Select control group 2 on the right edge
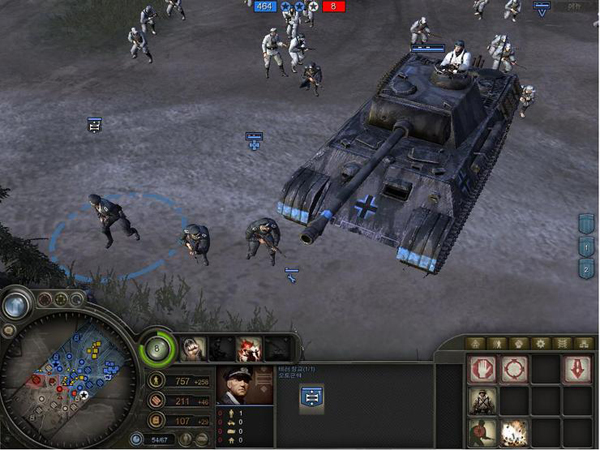600x450 pixels. point(586,268)
